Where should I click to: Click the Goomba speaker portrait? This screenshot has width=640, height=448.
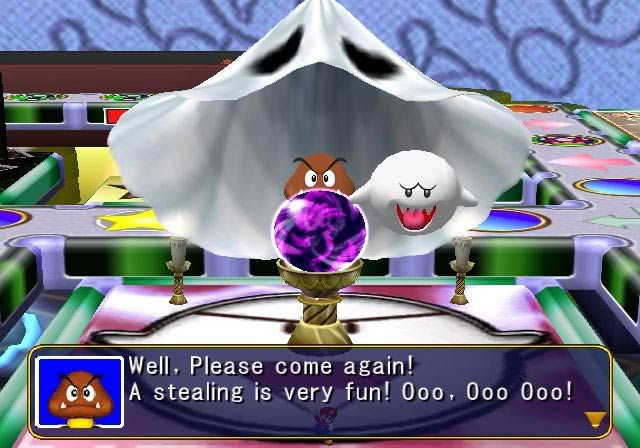tap(79, 392)
